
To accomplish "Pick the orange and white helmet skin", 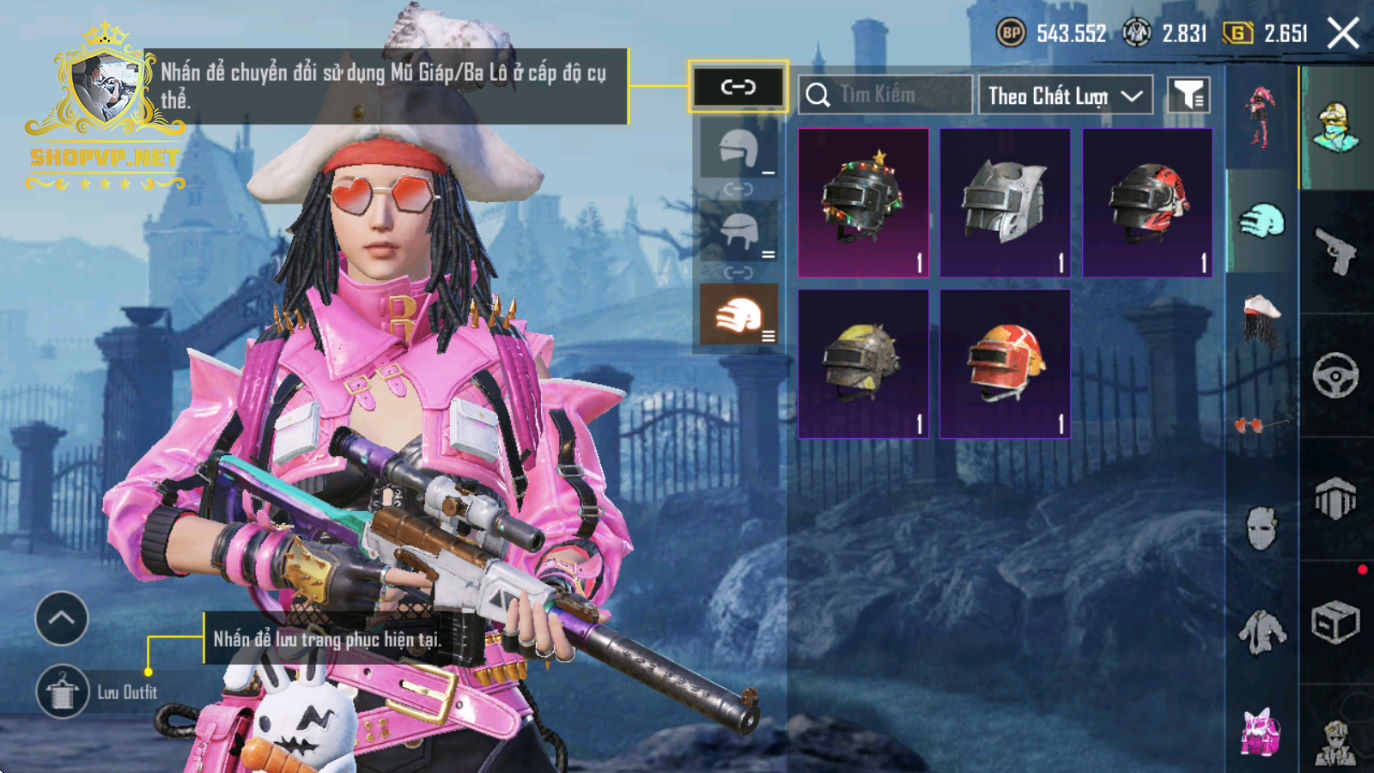I will click(x=1005, y=364).
